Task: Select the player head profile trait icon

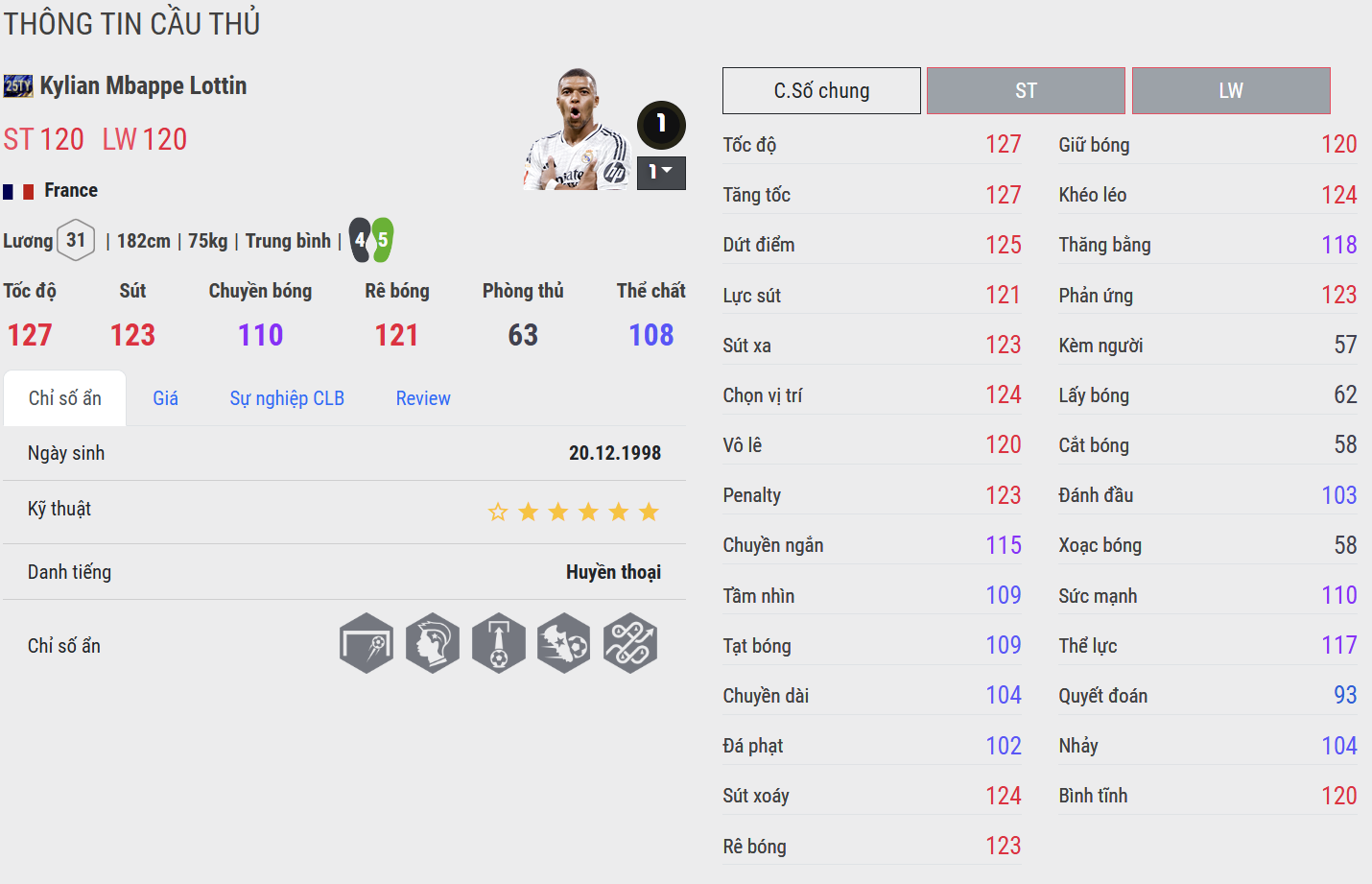Action: pyautogui.click(x=433, y=643)
